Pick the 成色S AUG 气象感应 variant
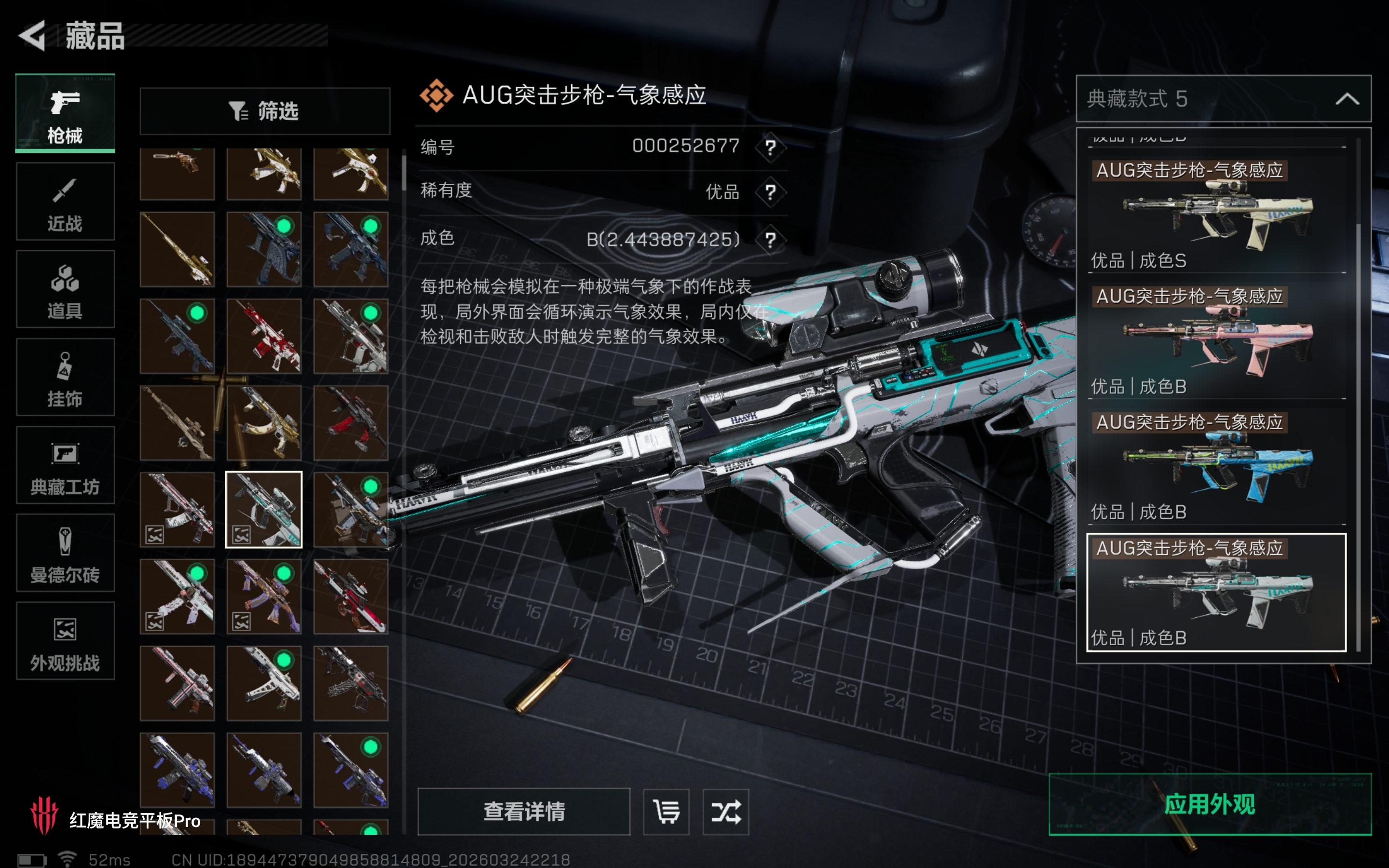This screenshot has height=868, width=1389. click(1216, 215)
